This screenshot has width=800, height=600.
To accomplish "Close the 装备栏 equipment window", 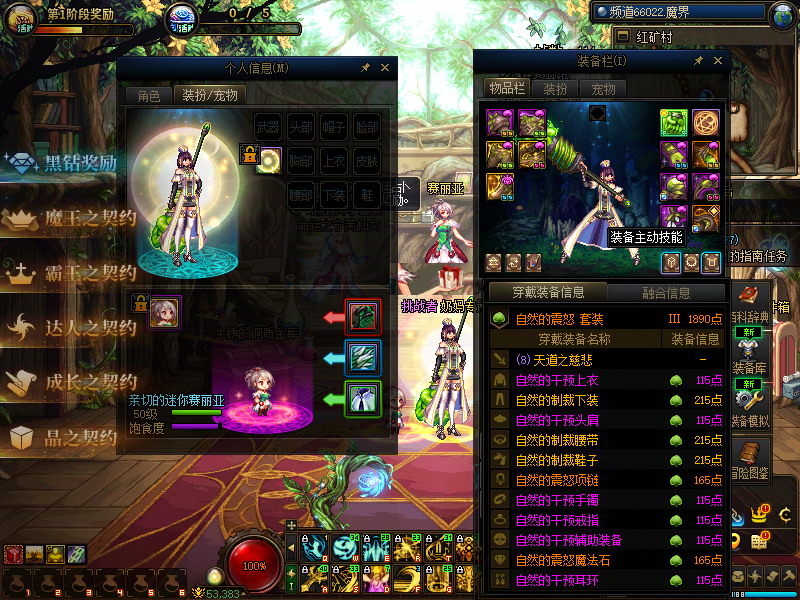I will point(716,61).
